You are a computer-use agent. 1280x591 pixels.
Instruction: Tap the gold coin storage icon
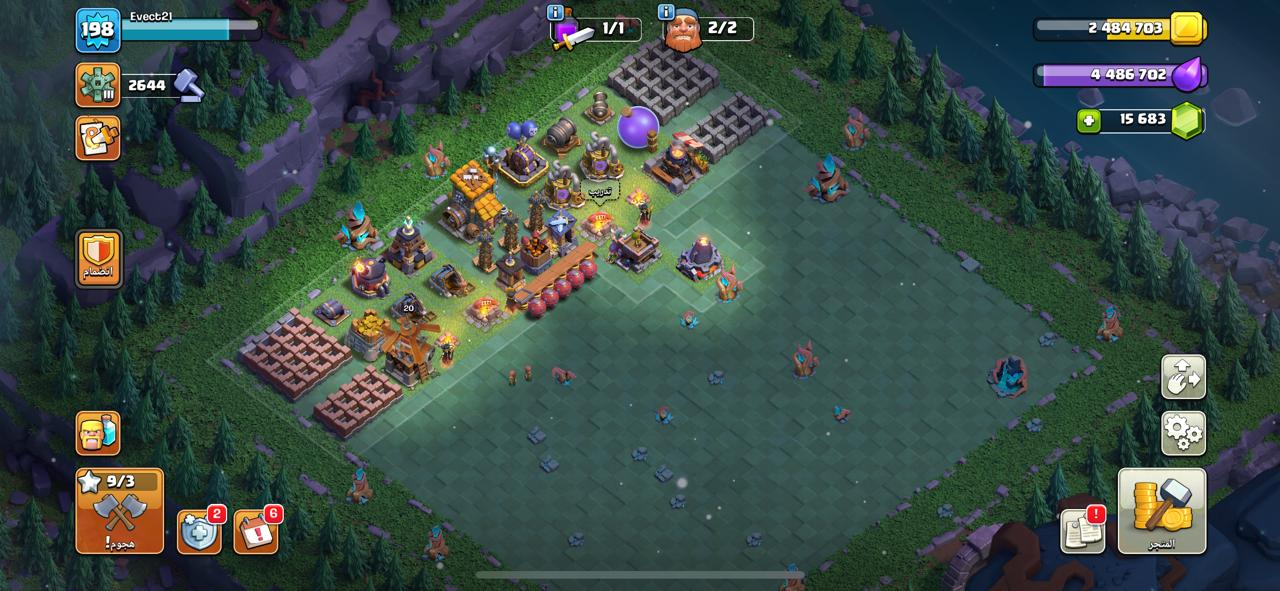[x=1187, y=28]
